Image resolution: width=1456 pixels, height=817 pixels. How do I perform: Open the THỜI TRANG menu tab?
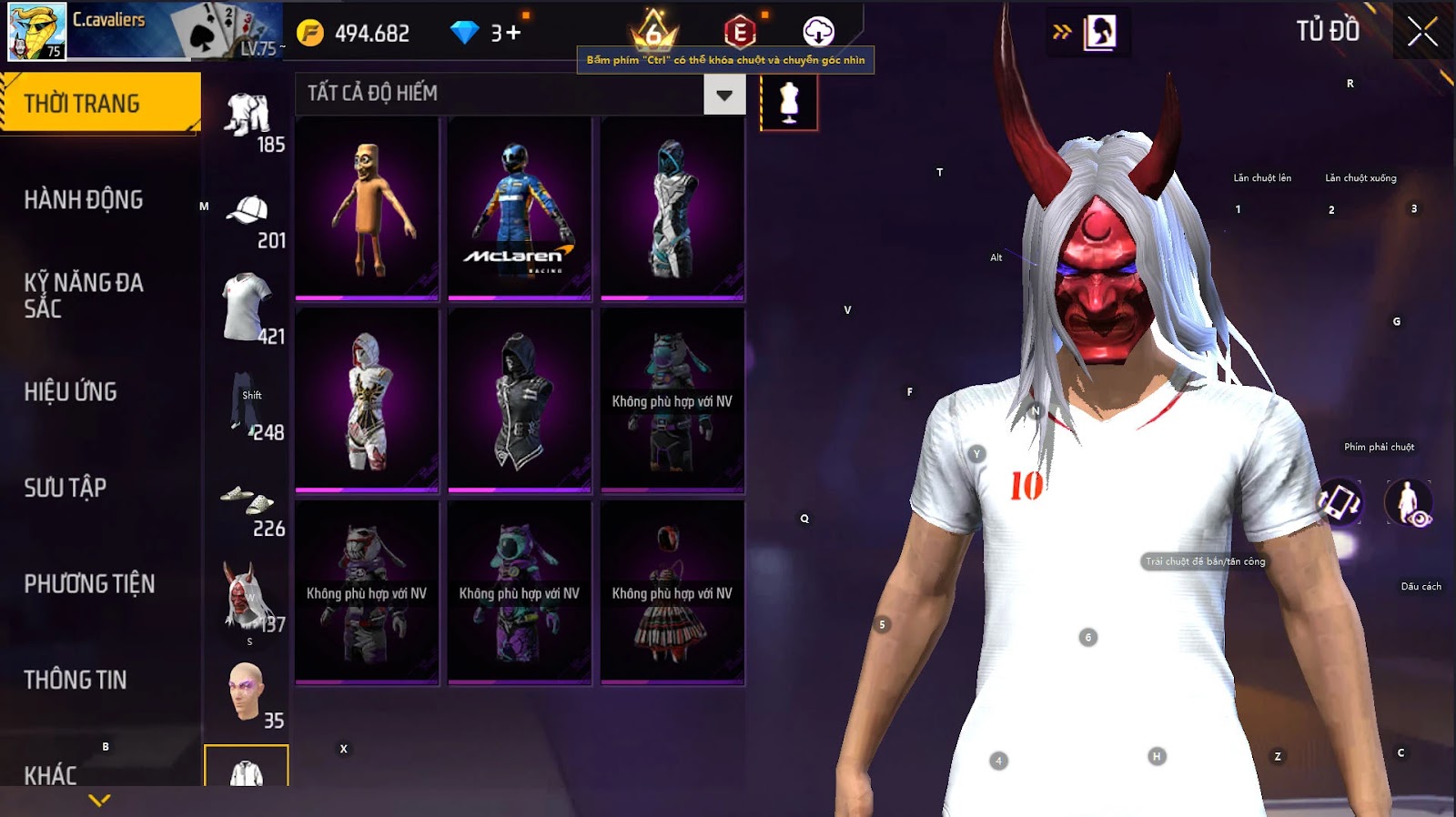point(100,104)
